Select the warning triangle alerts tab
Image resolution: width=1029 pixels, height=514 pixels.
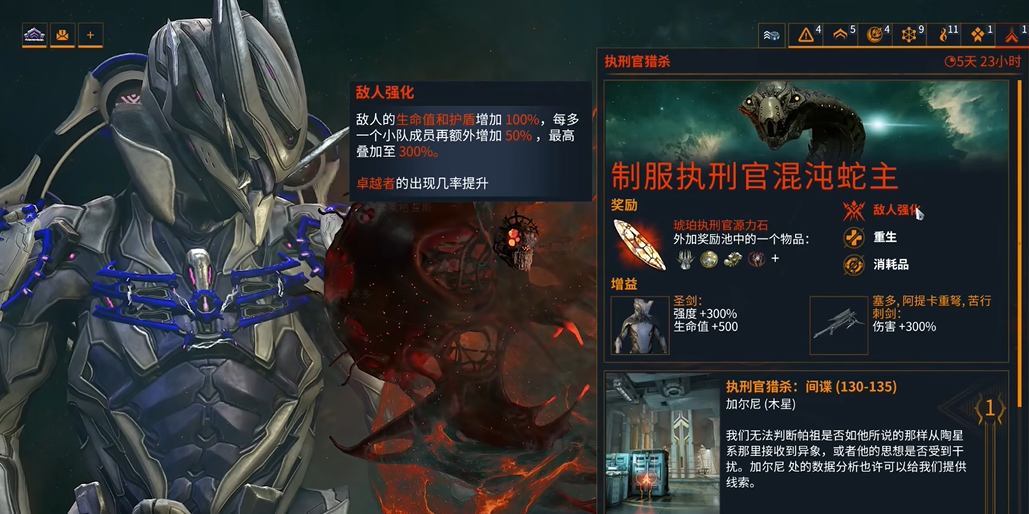pos(807,35)
